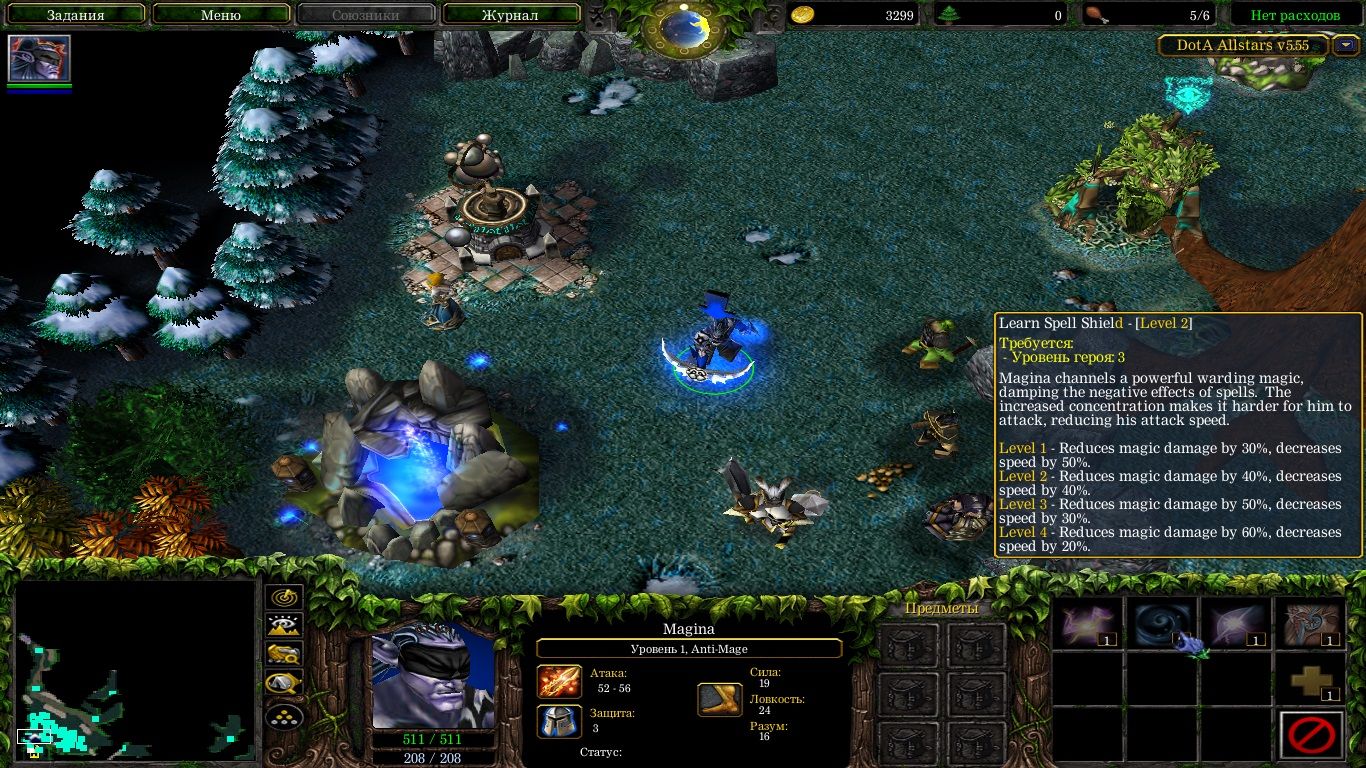Pick the Attribute Bonus plus icon

[x=1312, y=679]
